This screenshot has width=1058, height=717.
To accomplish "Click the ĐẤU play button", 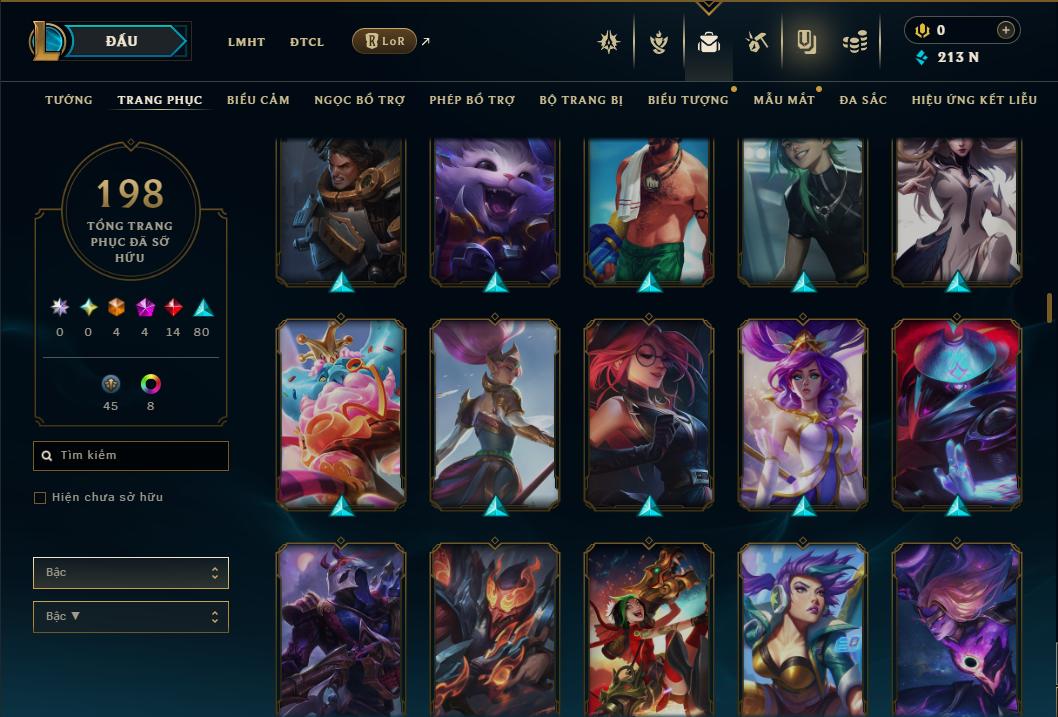I will 122,41.
